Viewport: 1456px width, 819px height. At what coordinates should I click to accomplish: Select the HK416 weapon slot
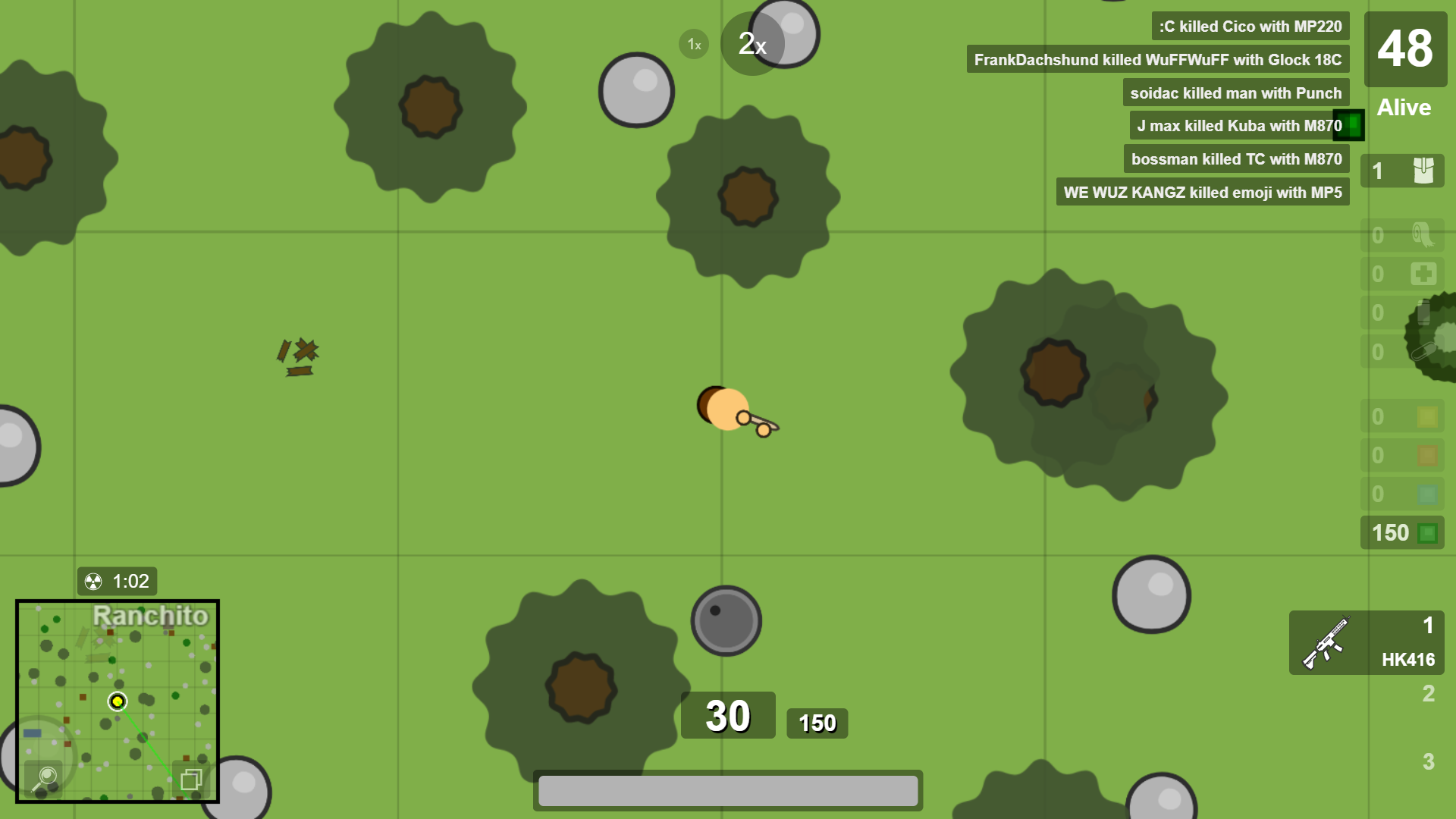click(1366, 643)
